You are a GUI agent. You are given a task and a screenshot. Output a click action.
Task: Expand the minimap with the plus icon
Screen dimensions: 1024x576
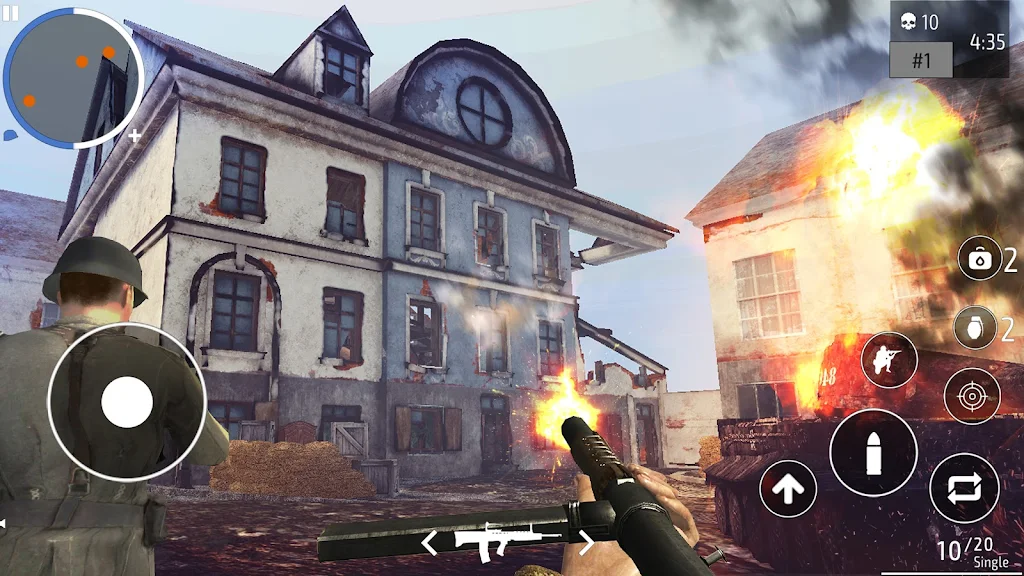(135, 135)
